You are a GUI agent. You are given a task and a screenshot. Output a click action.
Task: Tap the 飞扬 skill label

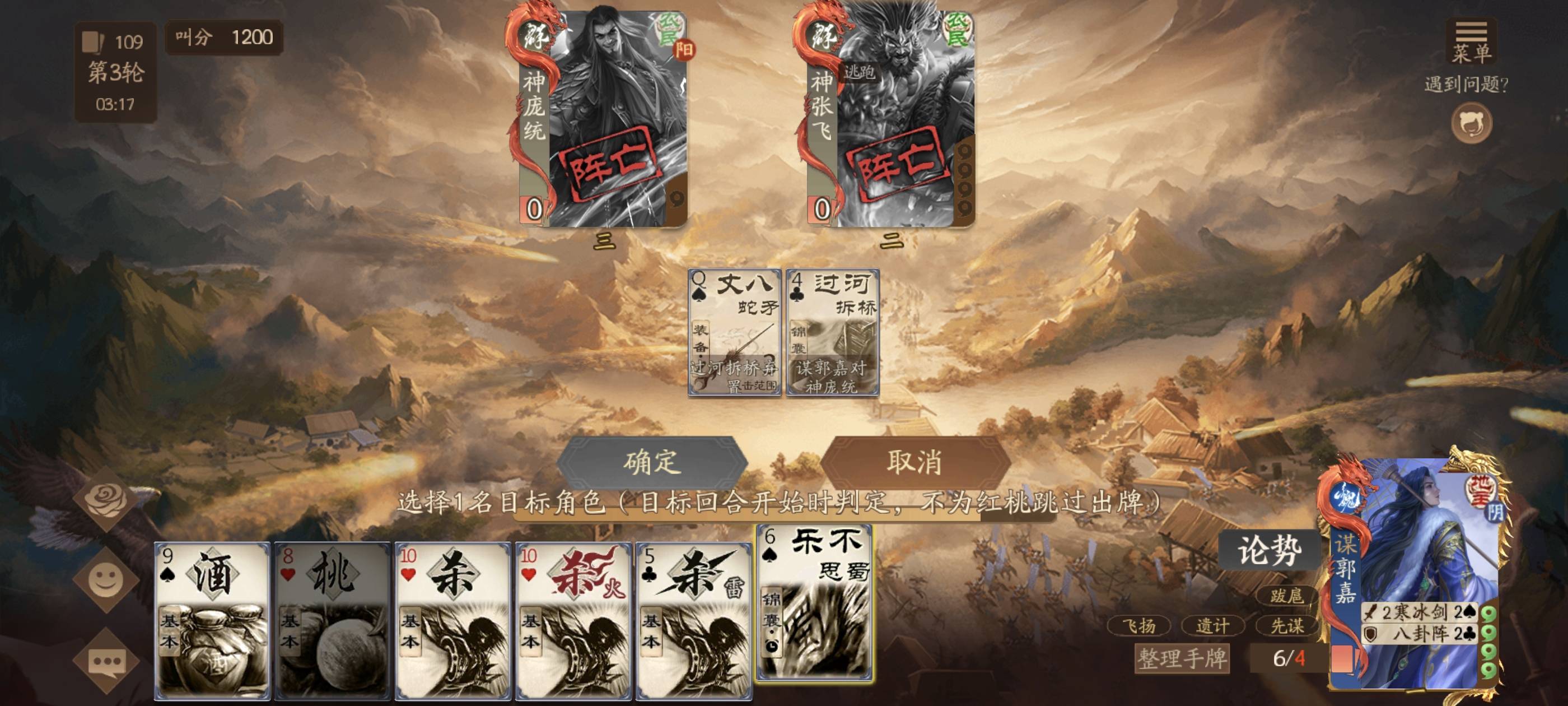tap(1139, 625)
